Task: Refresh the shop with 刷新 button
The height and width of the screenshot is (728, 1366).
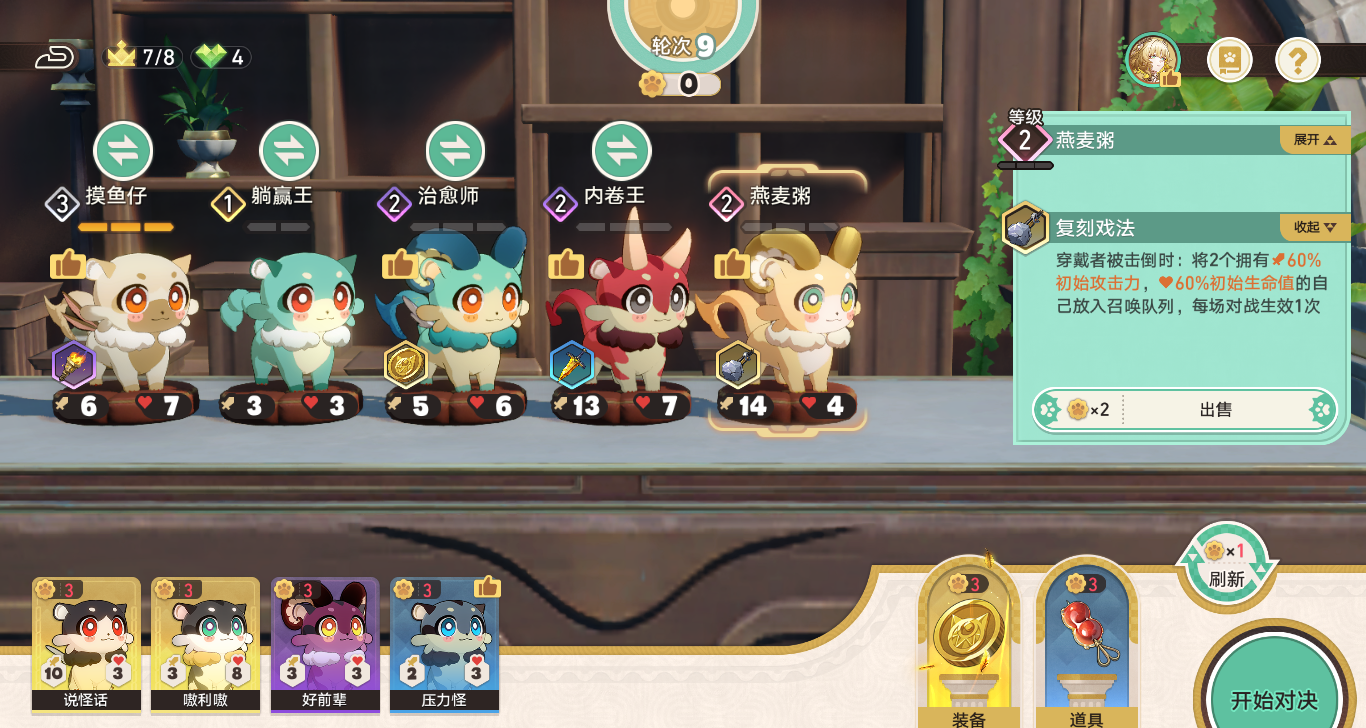Action: (x=1226, y=566)
